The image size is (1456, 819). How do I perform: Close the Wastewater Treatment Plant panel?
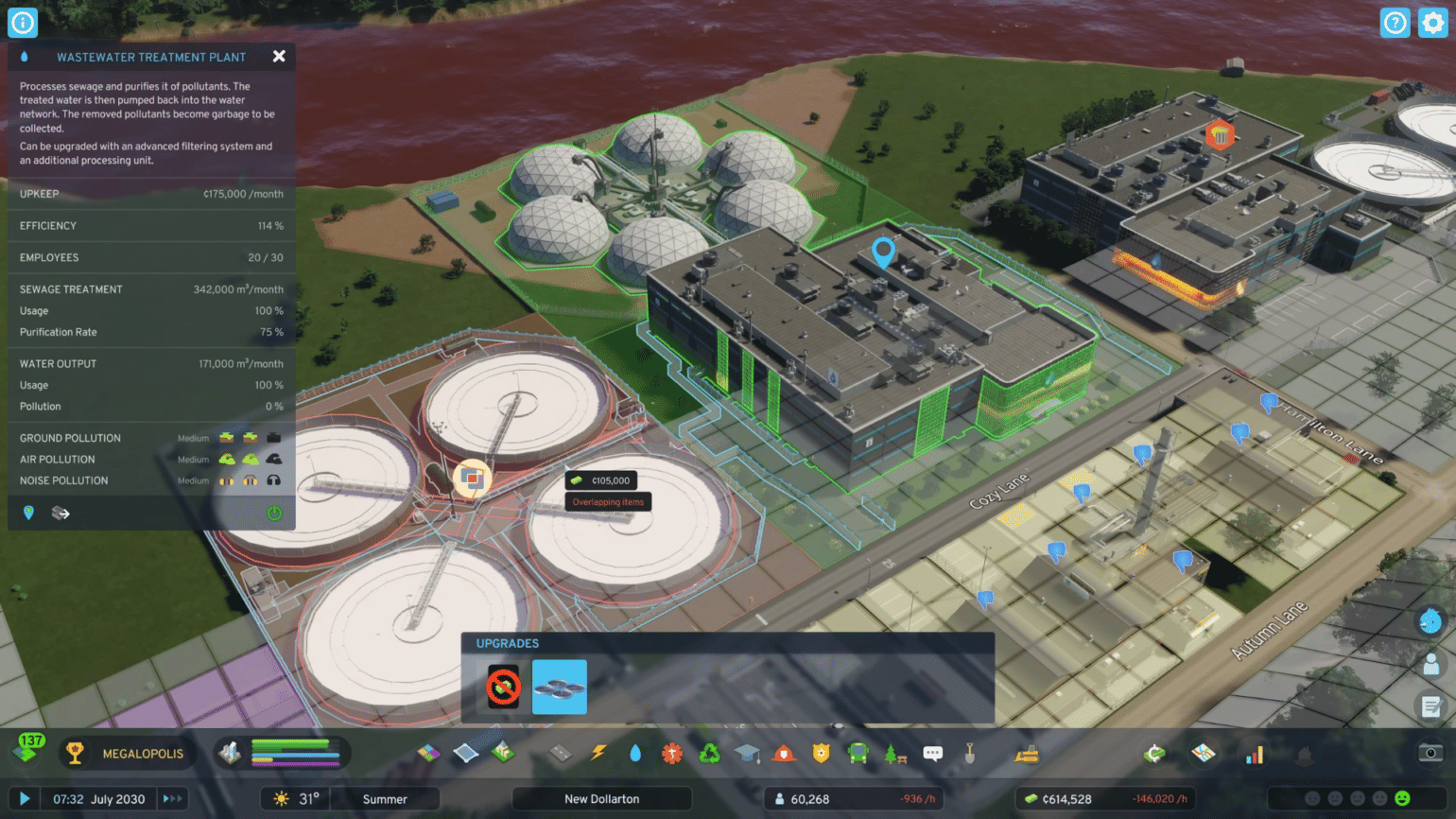click(x=279, y=57)
